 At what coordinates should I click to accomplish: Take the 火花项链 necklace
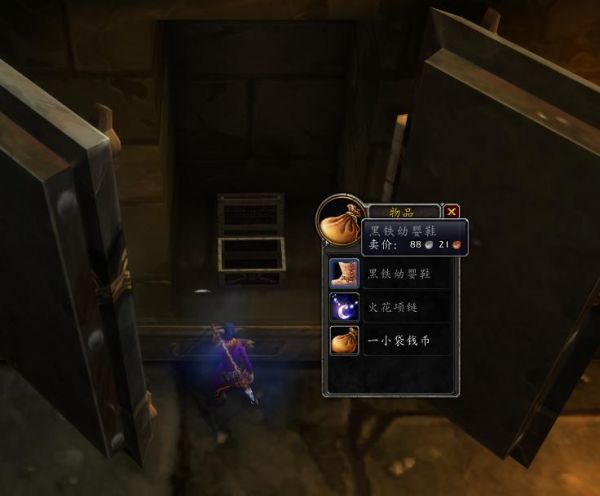pyautogui.click(x=346, y=307)
